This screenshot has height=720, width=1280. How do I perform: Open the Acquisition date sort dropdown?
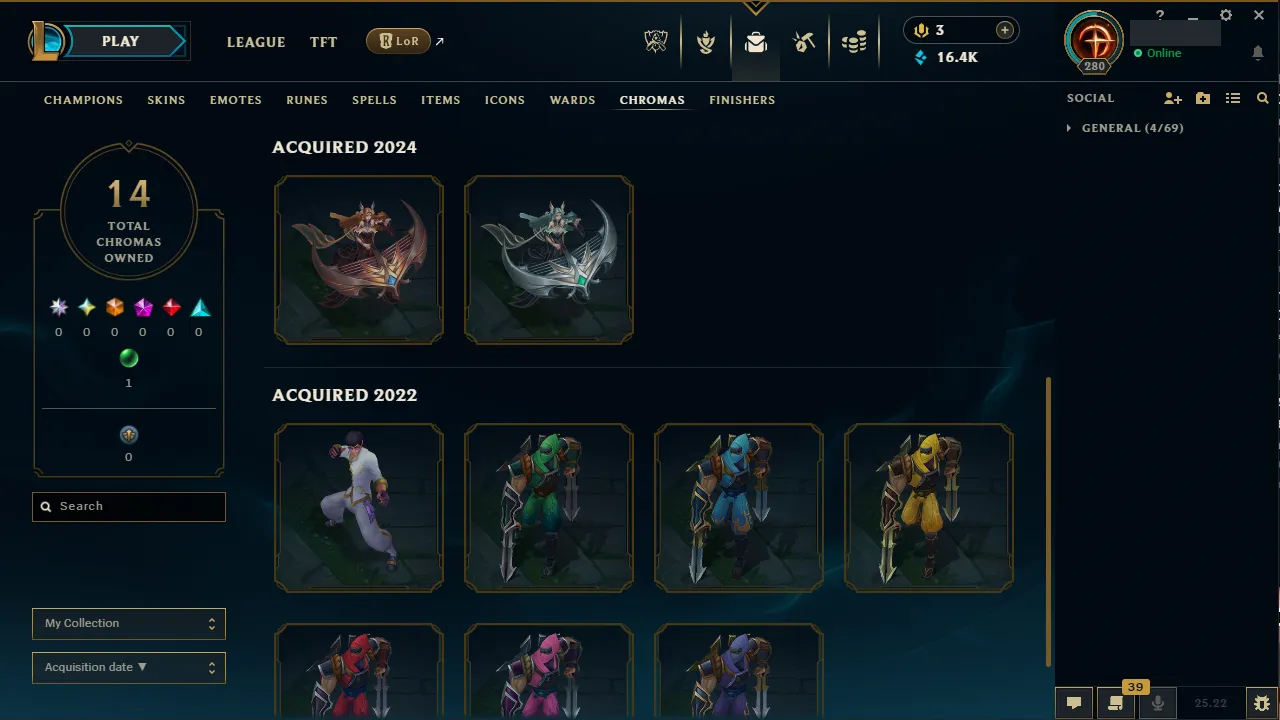128,667
